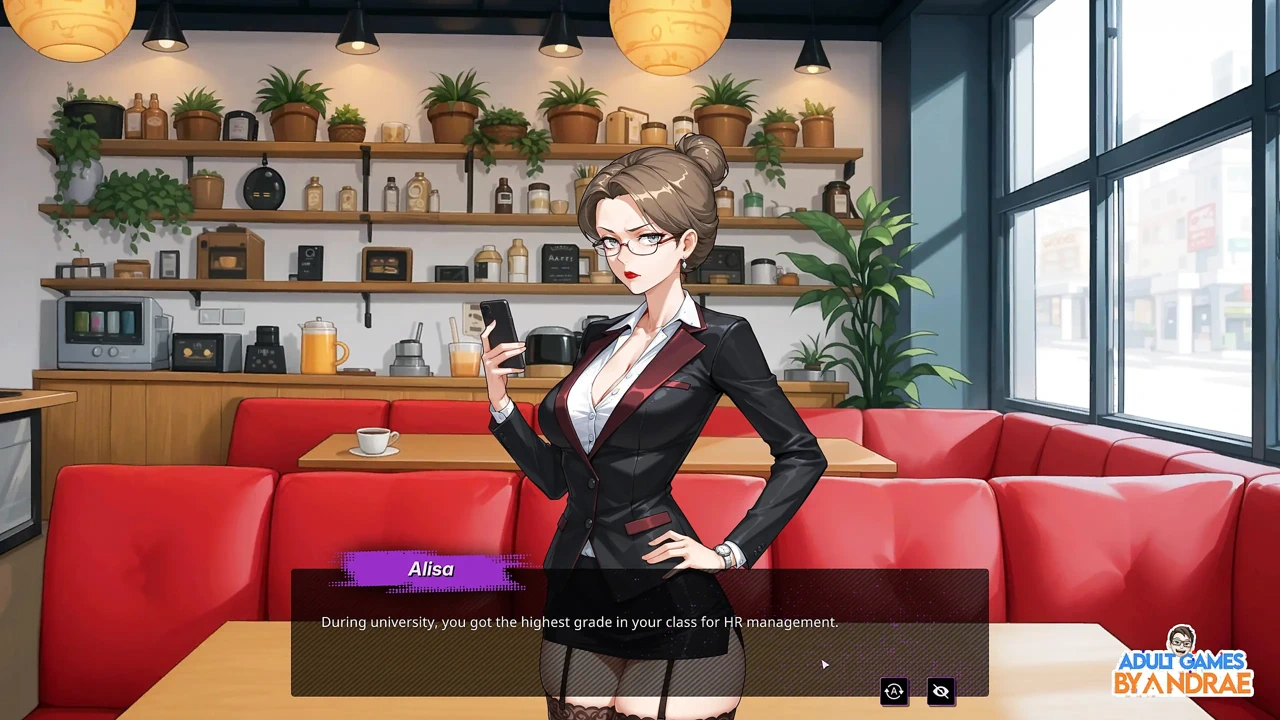
Task: Select the circular arrow auto icon
Action: tap(893, 691)
